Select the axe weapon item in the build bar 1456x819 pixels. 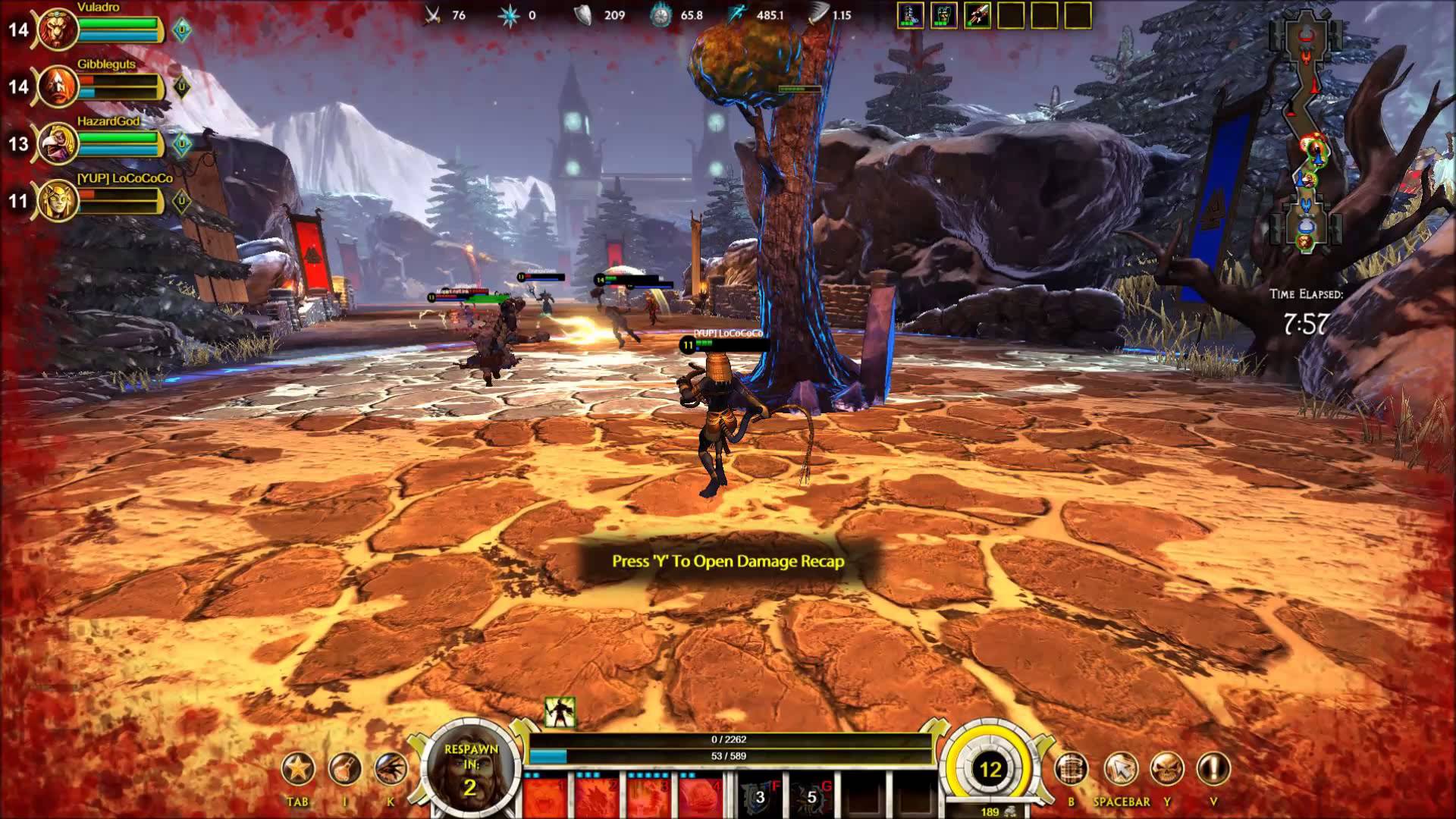[x=977, y=15]
